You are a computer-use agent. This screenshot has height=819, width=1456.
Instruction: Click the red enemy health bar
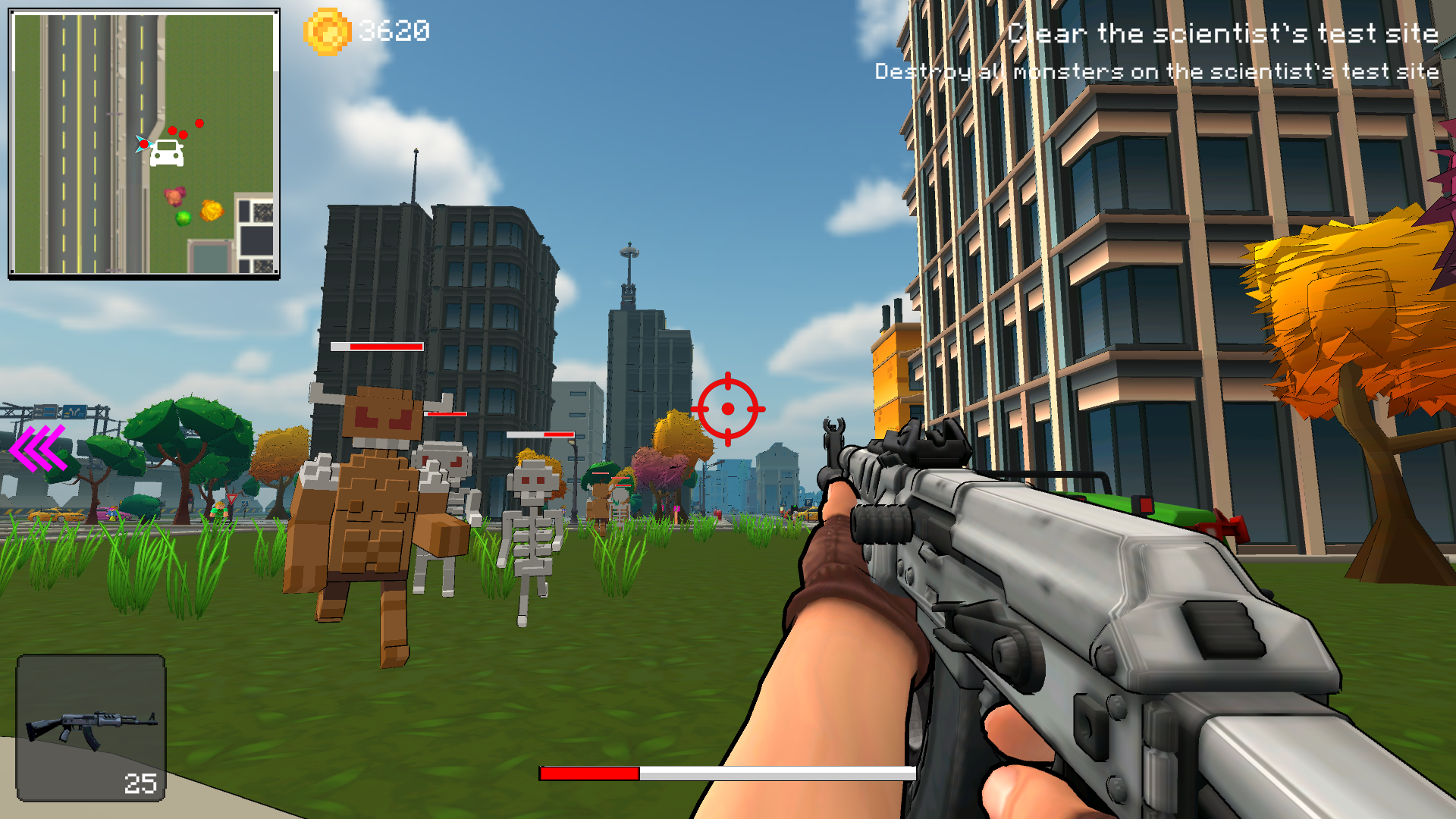pos(375,347)
